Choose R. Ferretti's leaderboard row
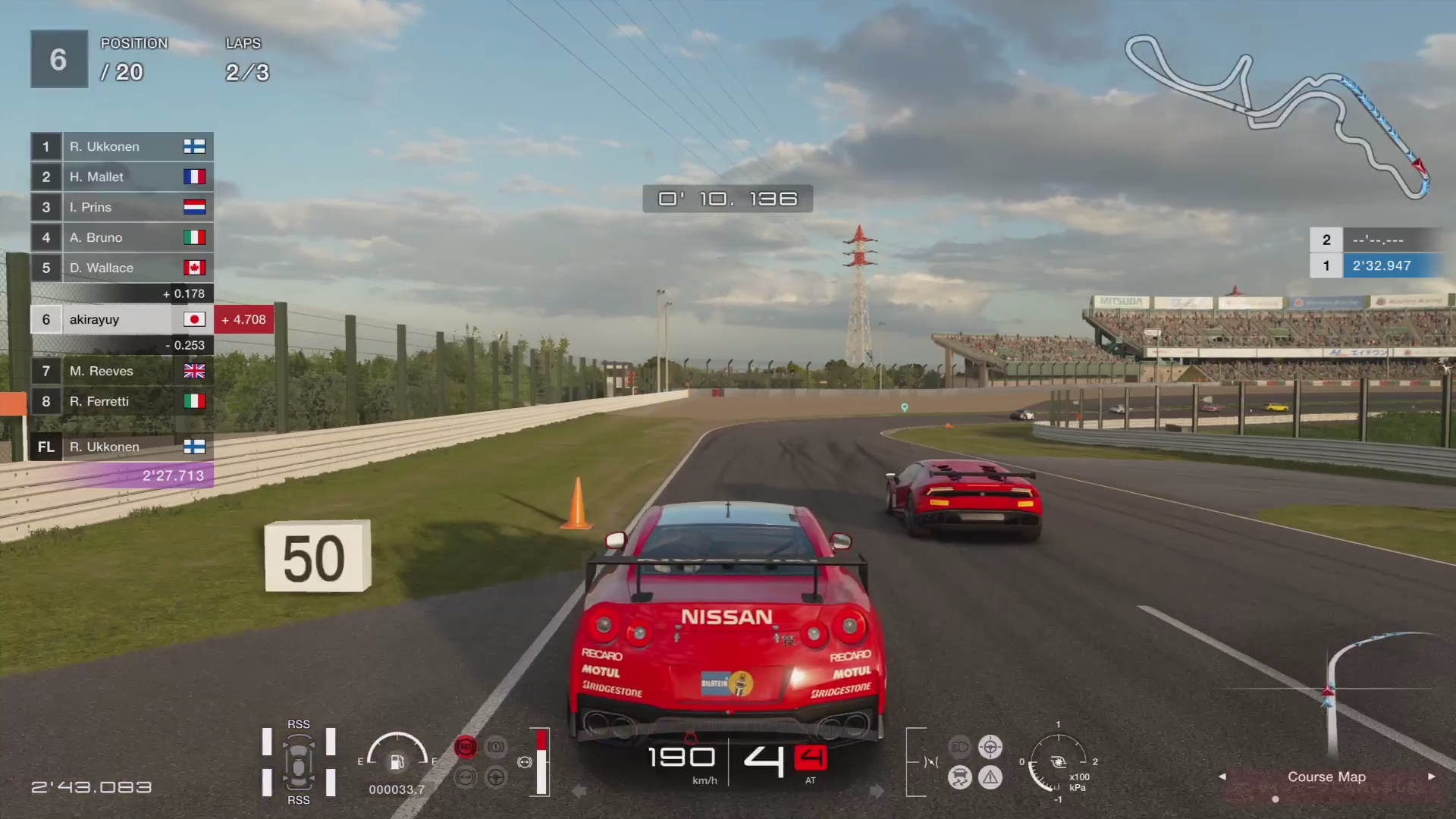Viewport: 1456px width, 819px height. (121, 401)
